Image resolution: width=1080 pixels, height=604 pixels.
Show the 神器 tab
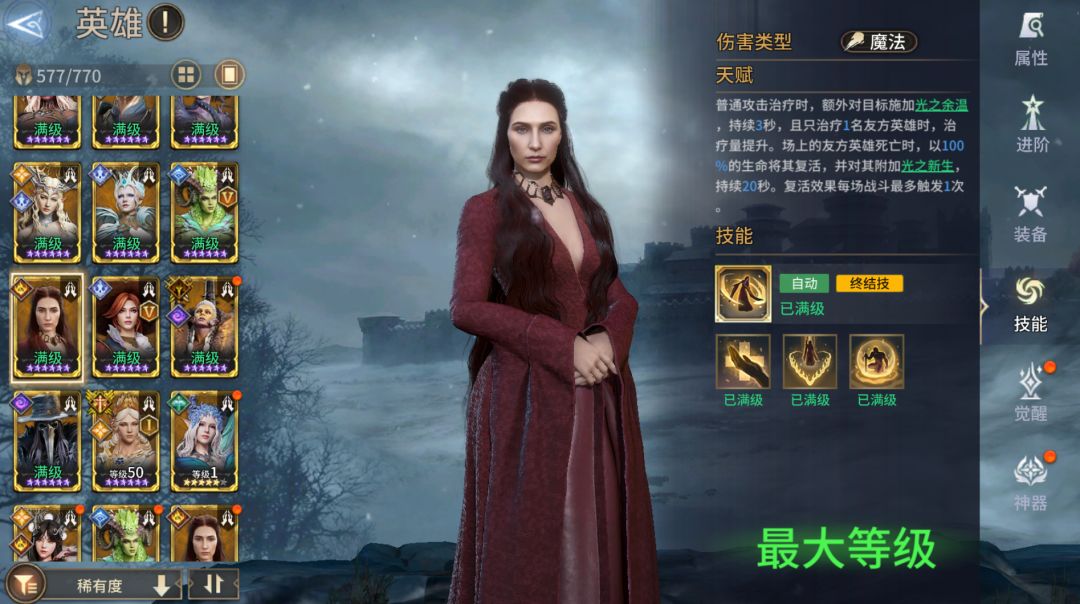pyautogui.click(x=1030, y=482)
